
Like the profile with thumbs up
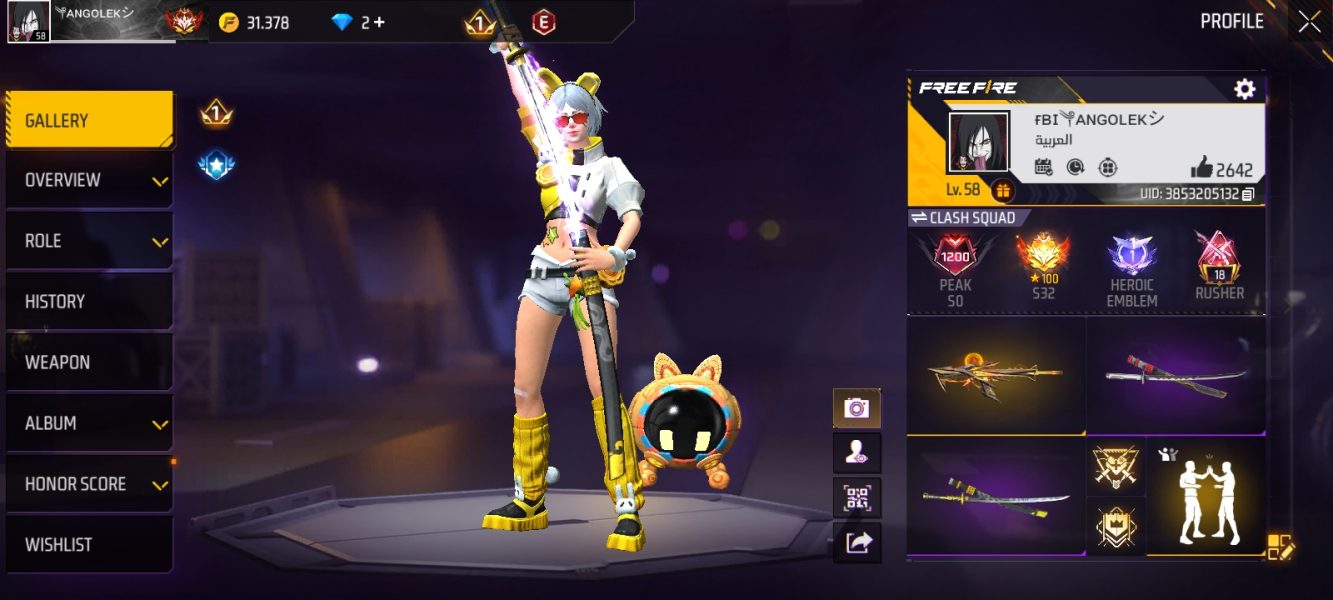tap(1201, 168)
